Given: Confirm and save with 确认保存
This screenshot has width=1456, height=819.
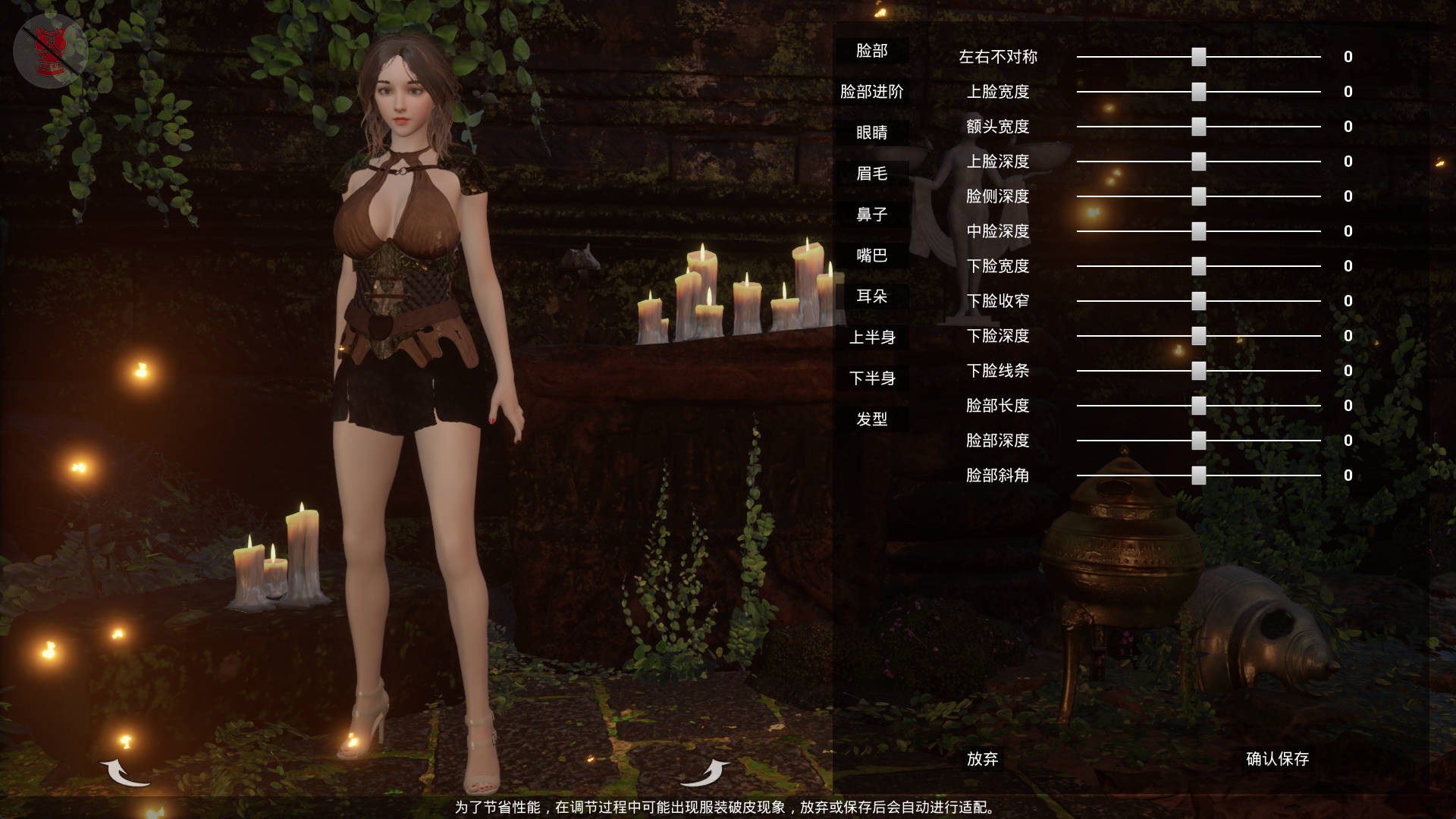Looking at the screenshot, I should tap(1277, 759).
